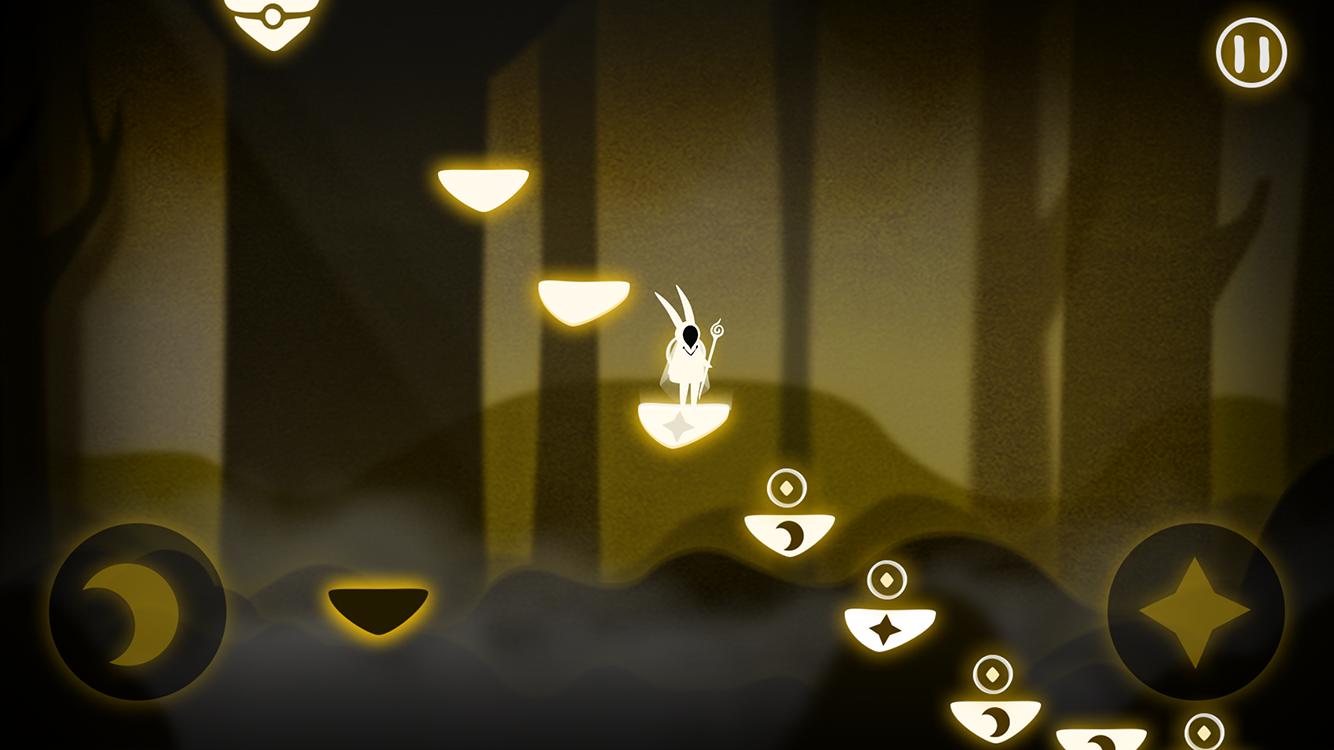Screen dimensions: 1334x750
Task: Tap the star emblem on the character's platform
Action: pos(678,428)
